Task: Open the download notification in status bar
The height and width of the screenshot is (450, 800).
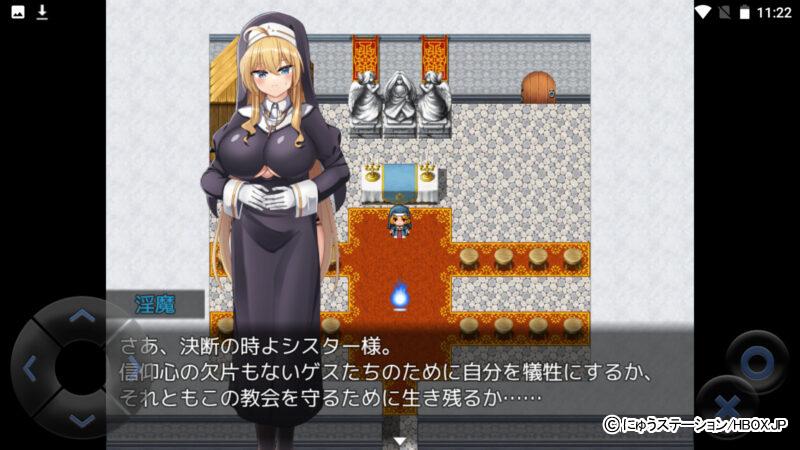Action: [42, 12]
